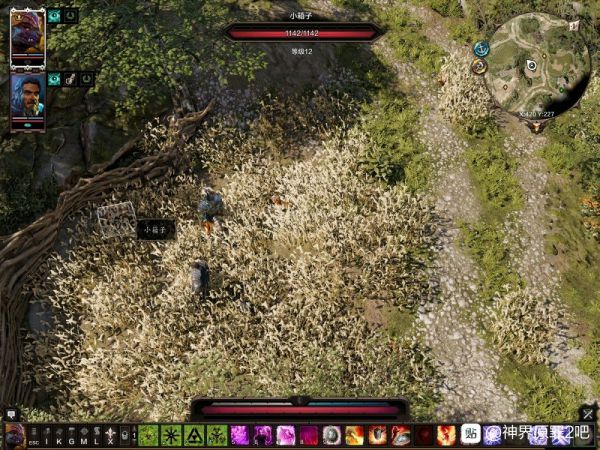Image resolution: width=600 pixels, height=450 pixels.
Task: Click the blue anchor waypoint button
Action: (481, 48)
